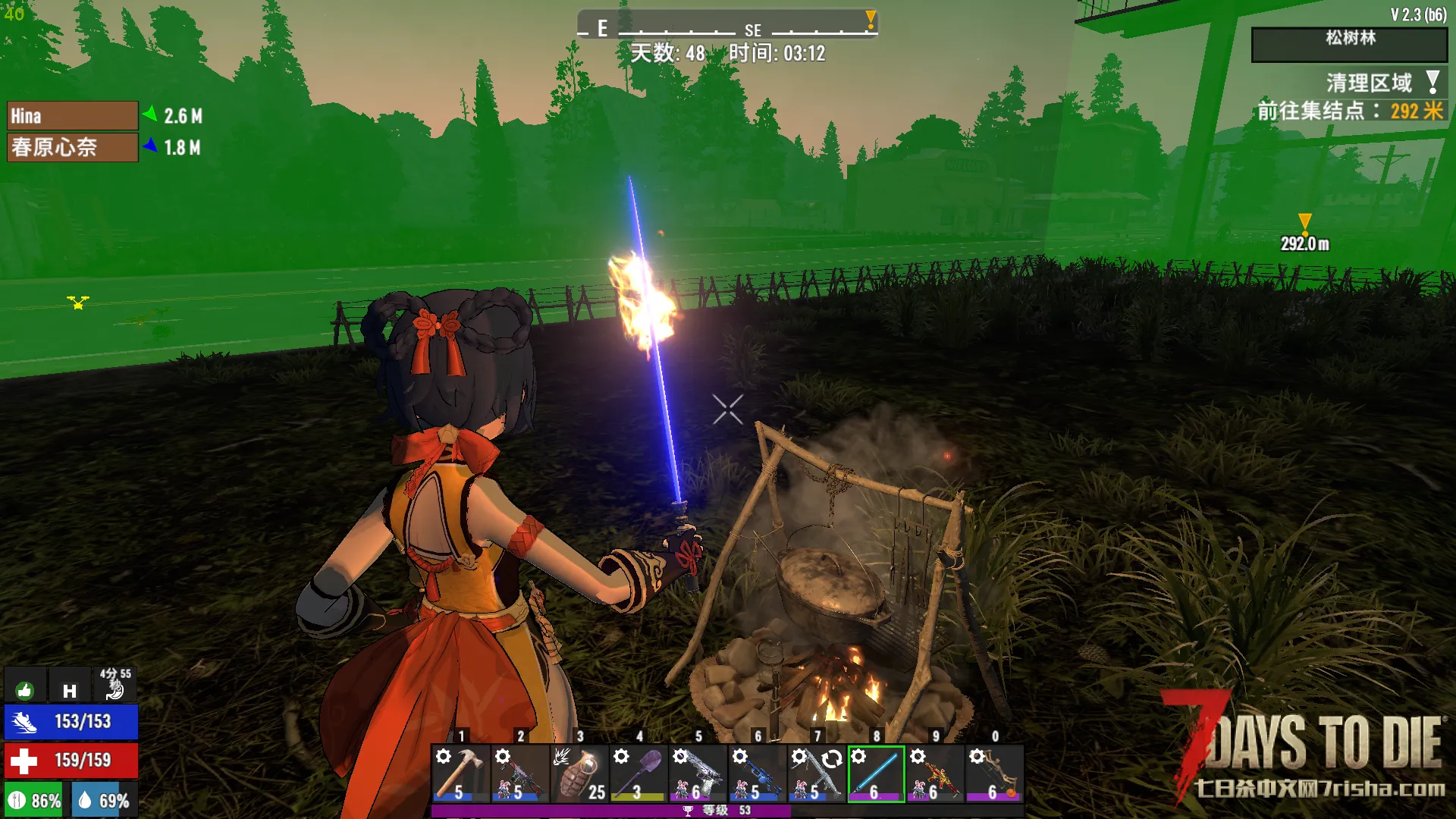
Task: Select party member 春原心奈's name plate
Action: (x=72, y=147)
